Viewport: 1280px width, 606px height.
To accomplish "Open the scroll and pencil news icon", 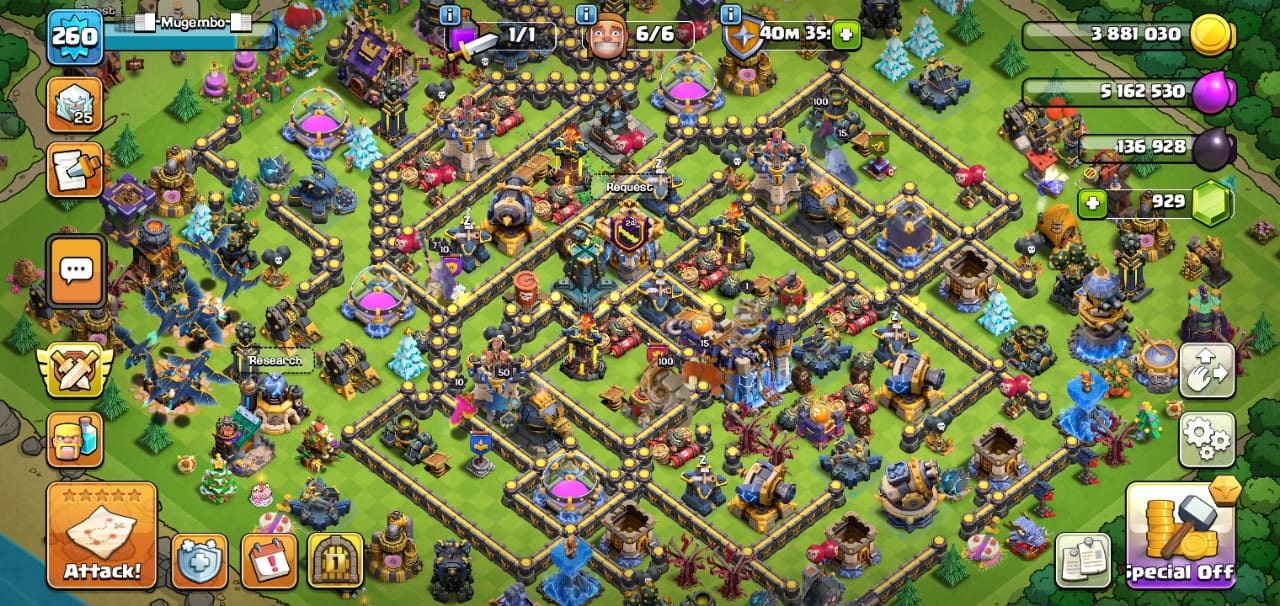I will point(75,170).
